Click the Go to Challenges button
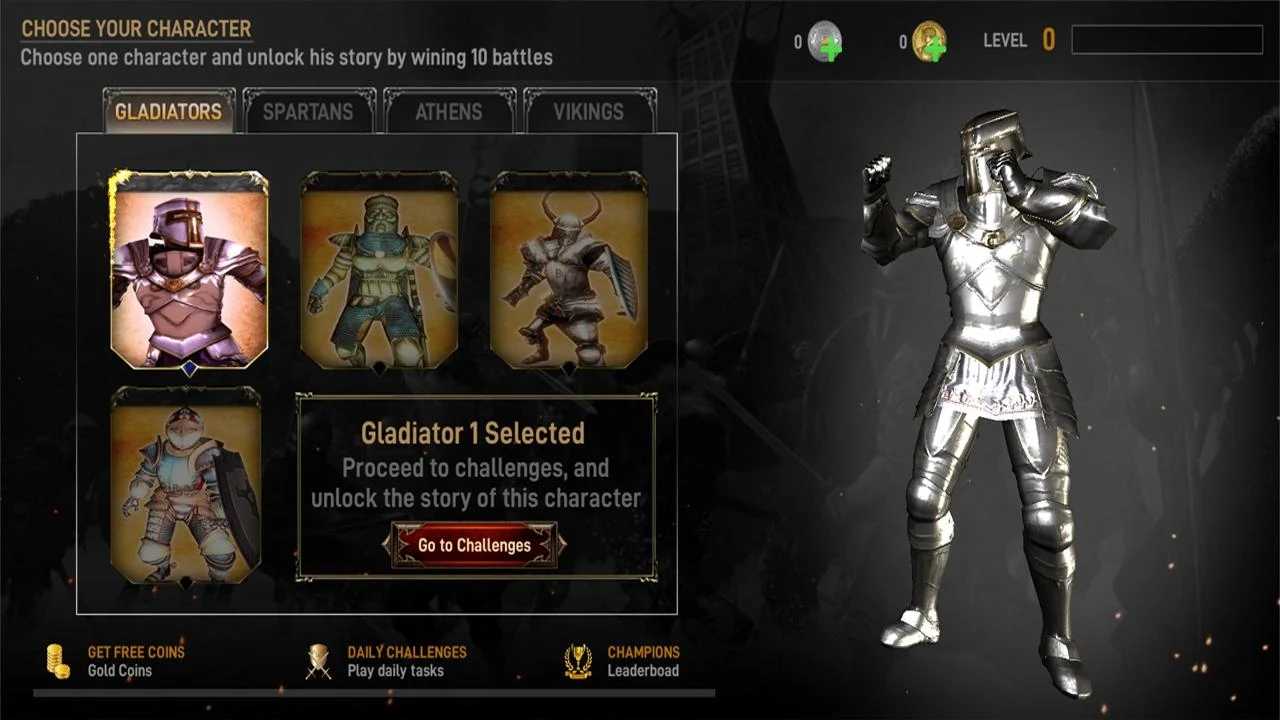Image resolution: width=1280 pixels, height=720 pixels. pos(474,545)
